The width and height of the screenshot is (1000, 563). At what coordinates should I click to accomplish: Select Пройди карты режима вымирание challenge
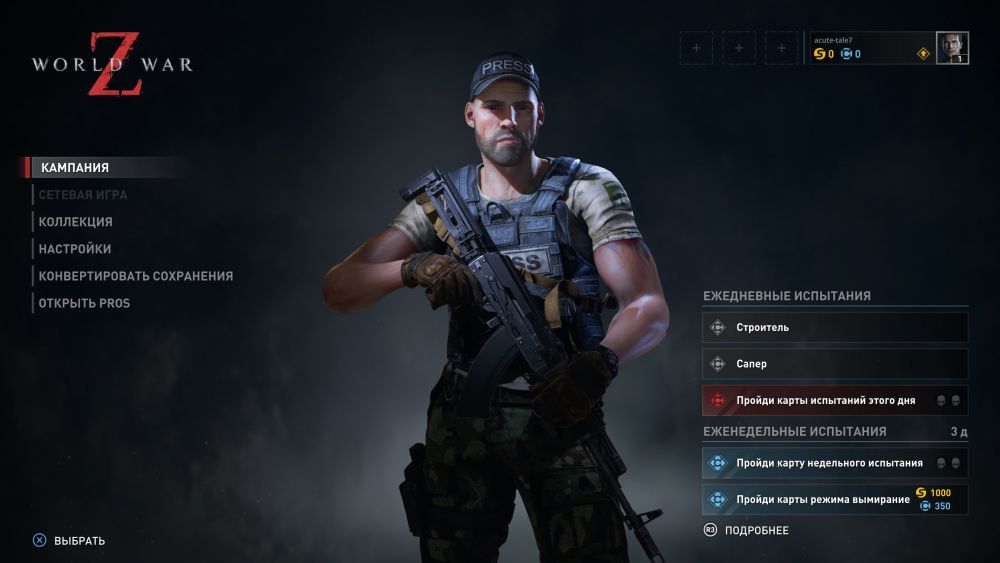(835, 499)
